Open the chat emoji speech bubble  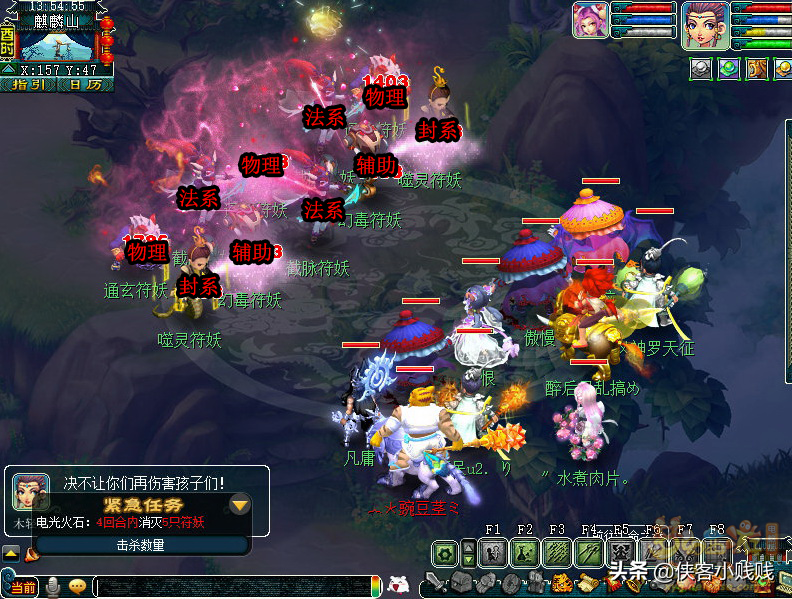click(x=77, y=587)
